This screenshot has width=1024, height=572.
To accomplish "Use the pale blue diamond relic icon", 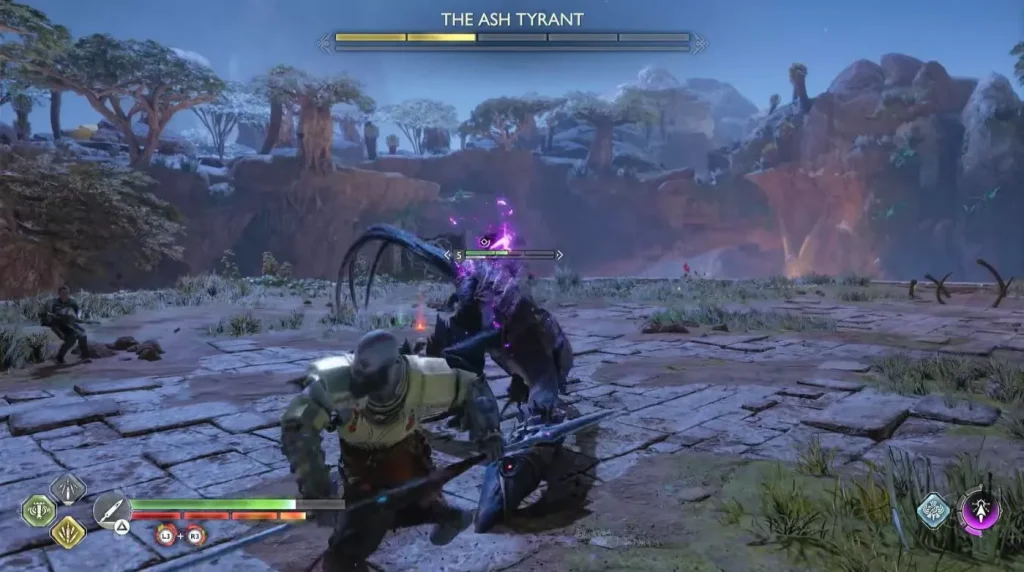I will tap(934, 510).
